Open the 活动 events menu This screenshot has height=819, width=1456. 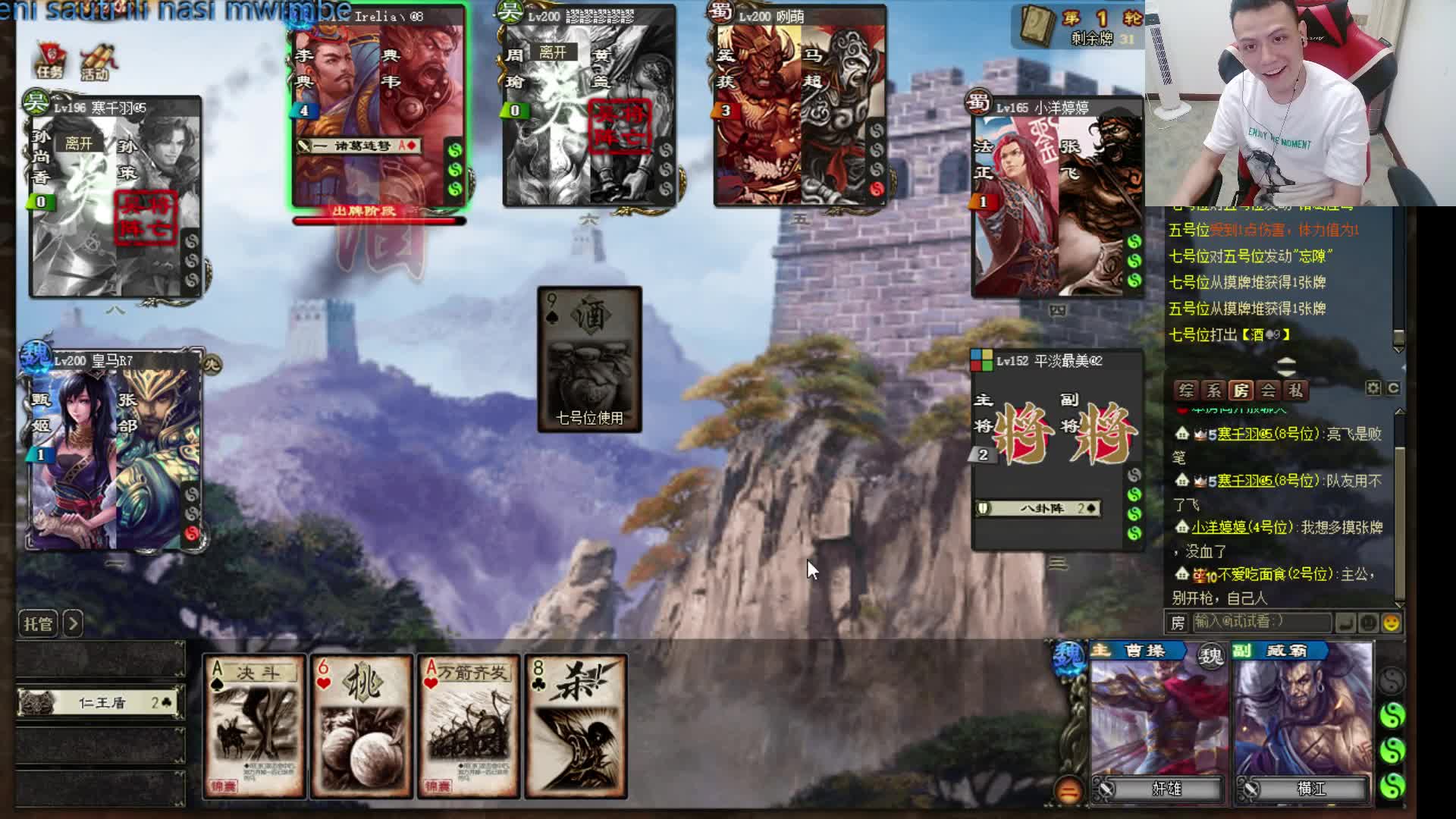point(96,61)
